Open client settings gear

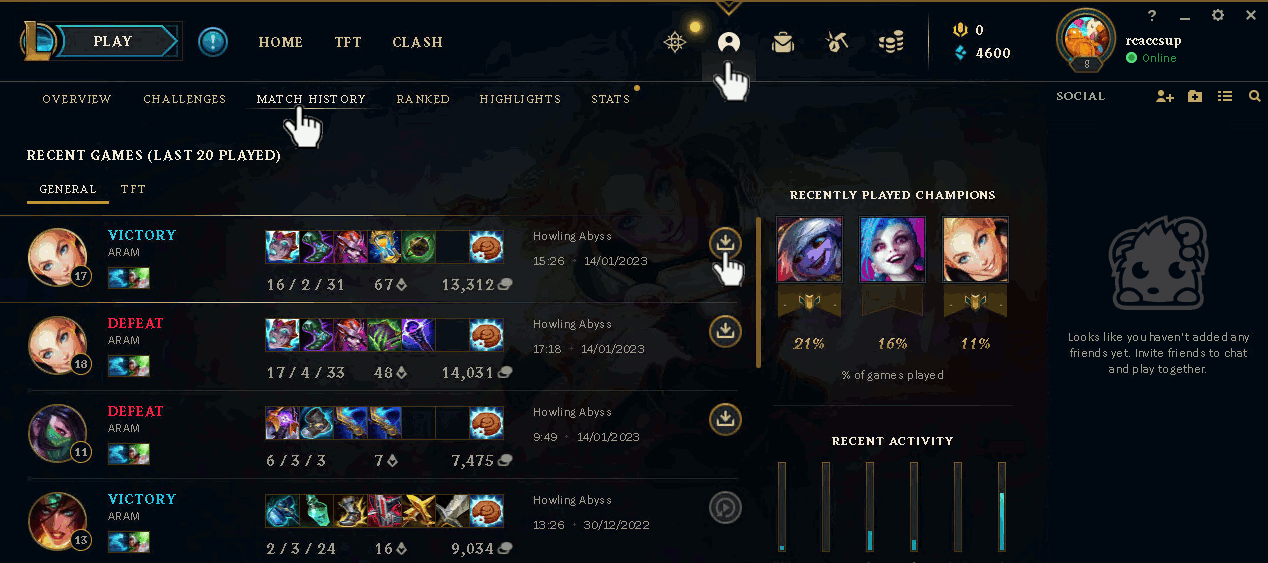tap(1217, 15)
